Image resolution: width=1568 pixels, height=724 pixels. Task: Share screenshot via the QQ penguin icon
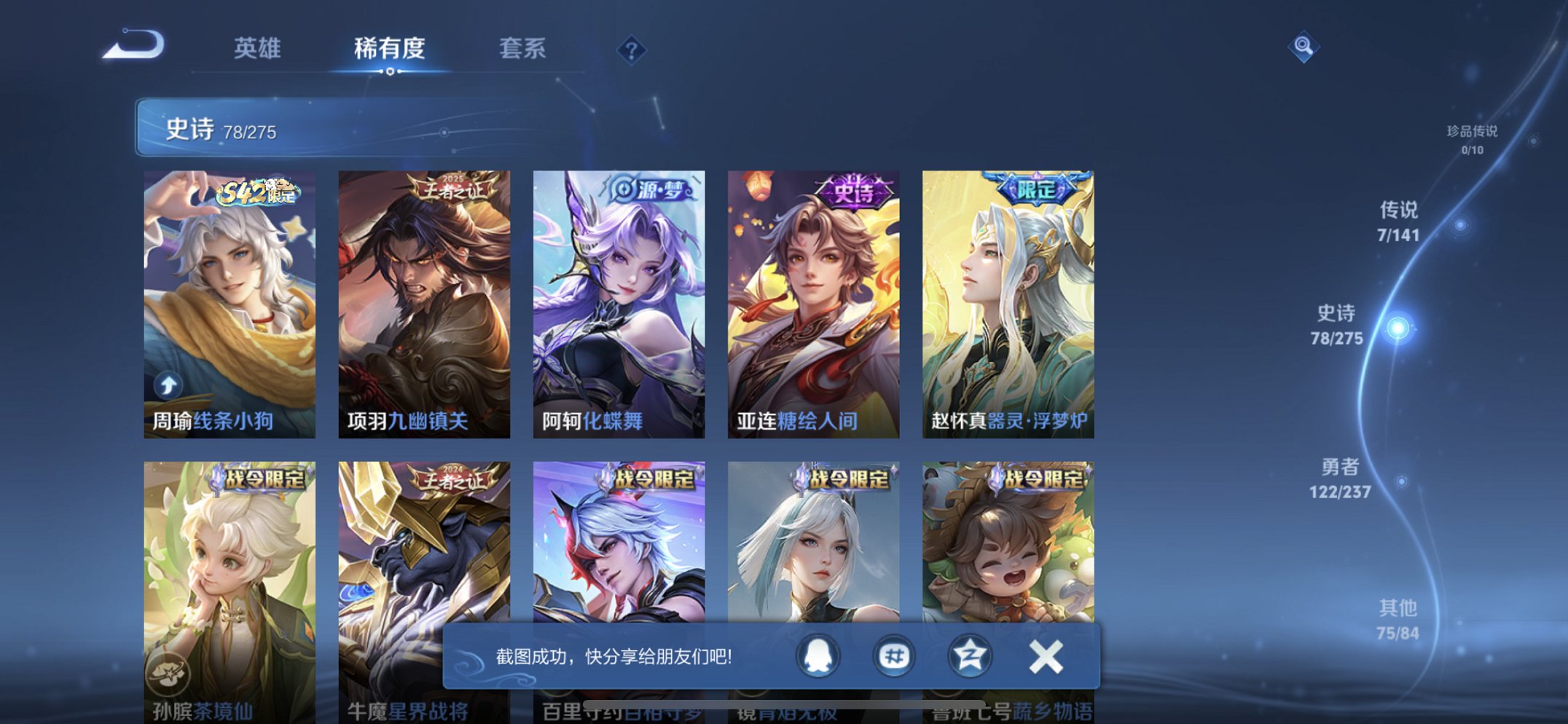[x=818, y=656]
